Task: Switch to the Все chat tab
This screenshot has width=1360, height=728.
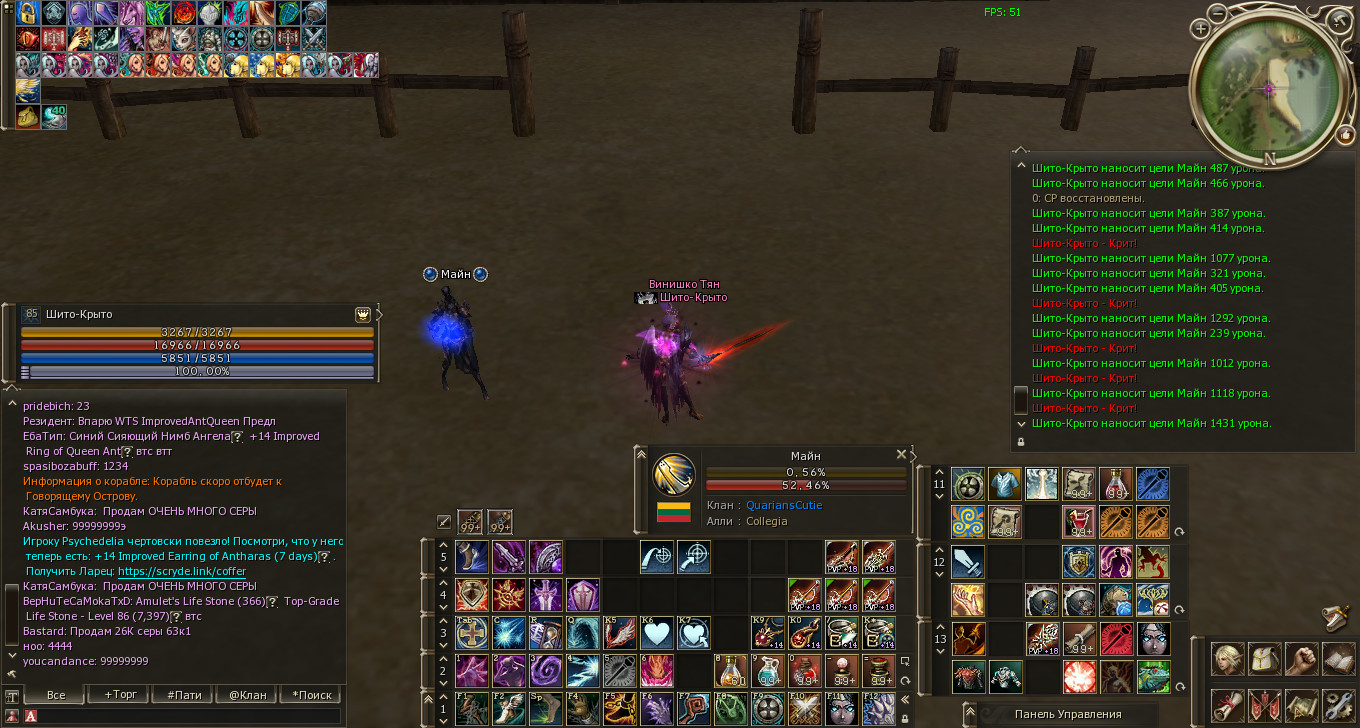Action: click(x=56, y=694)
